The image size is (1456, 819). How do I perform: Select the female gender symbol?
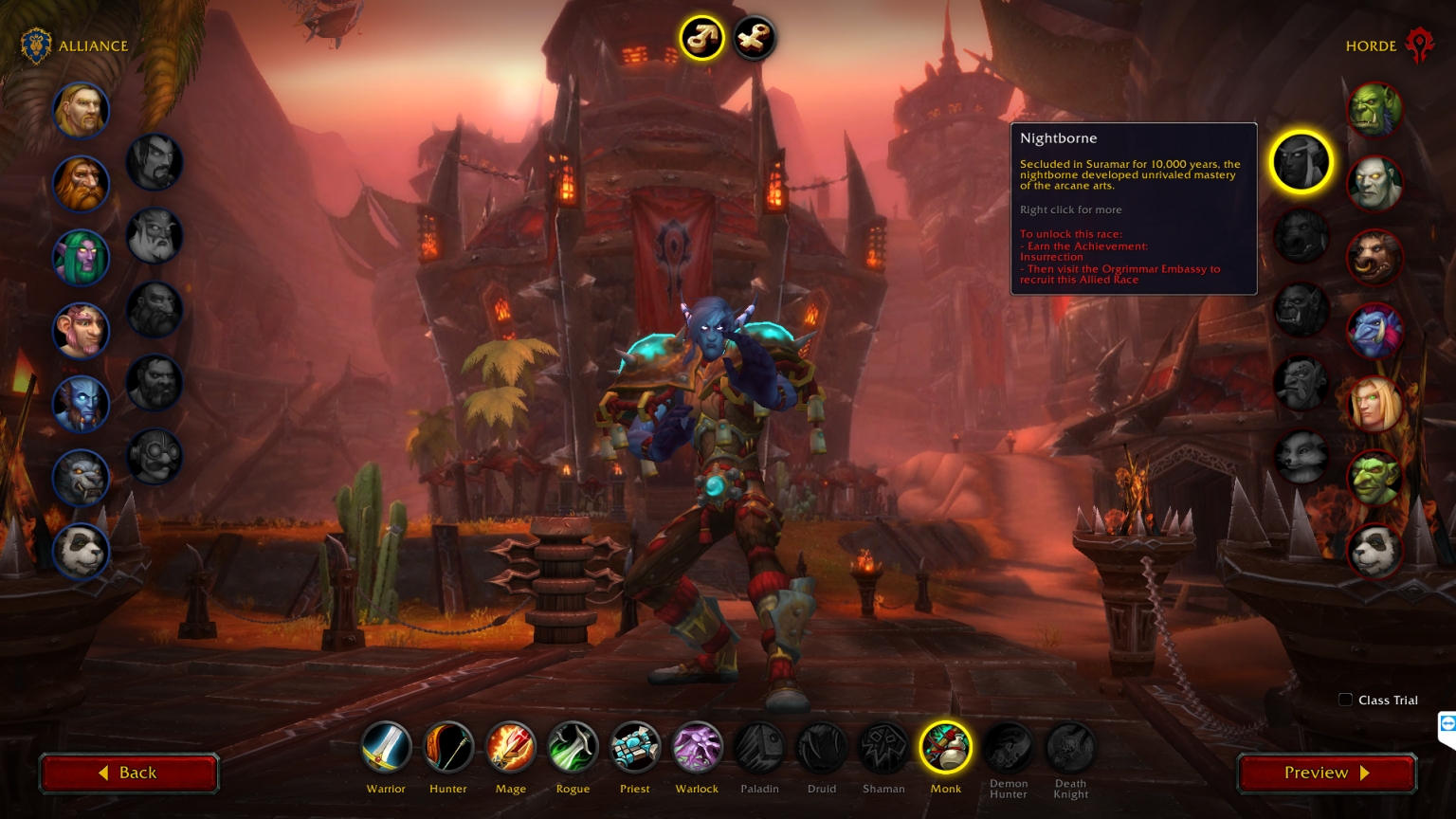point(754,38)
